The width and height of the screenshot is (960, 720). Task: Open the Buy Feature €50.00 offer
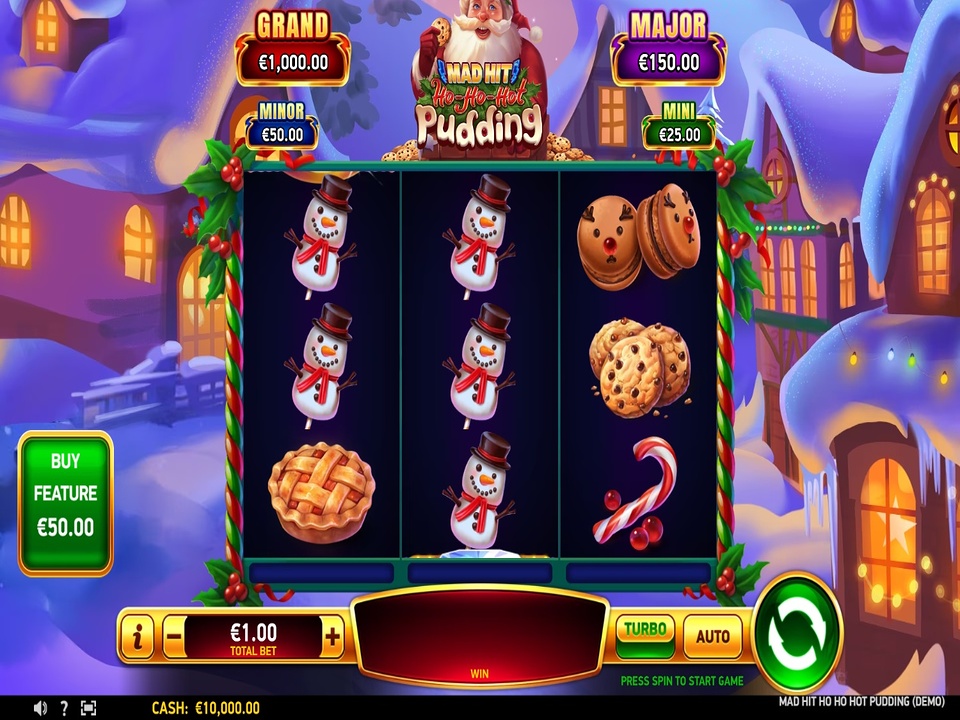65,503
